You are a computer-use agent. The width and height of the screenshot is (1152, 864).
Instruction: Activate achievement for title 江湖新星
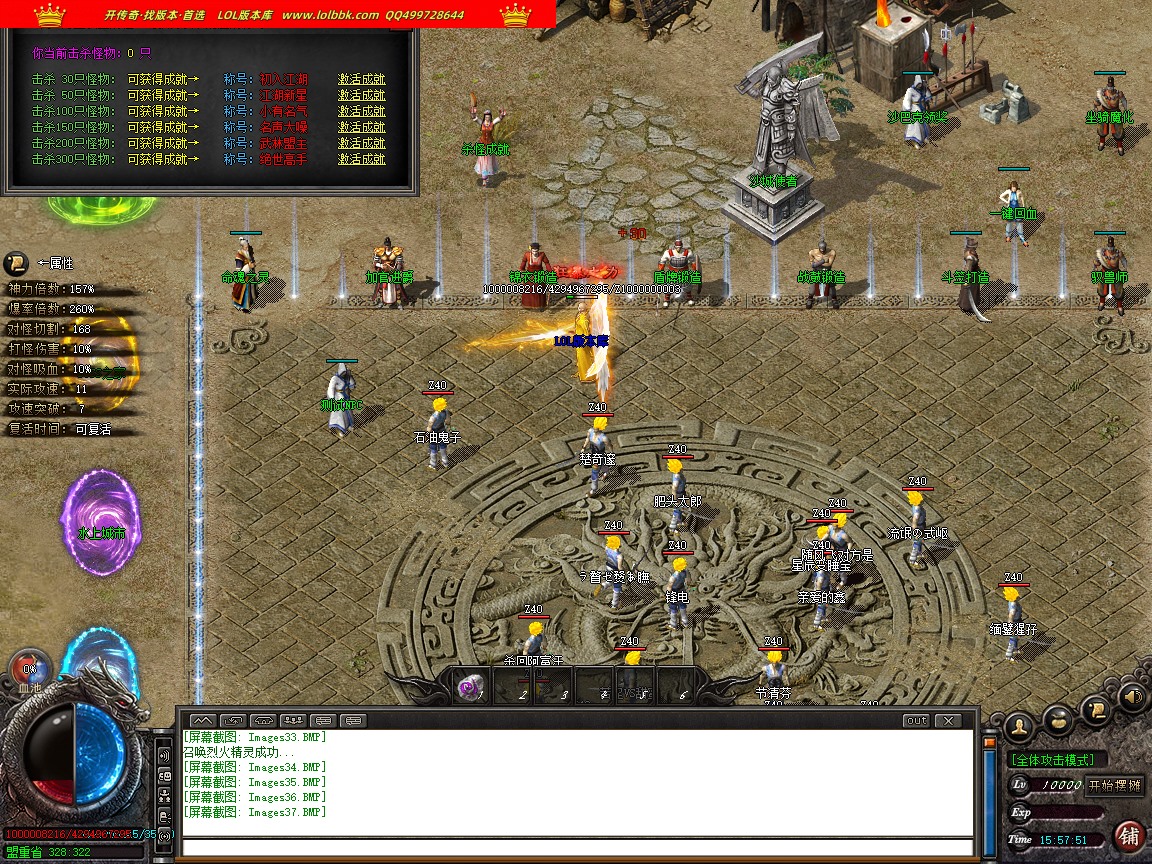click(361, 95)
